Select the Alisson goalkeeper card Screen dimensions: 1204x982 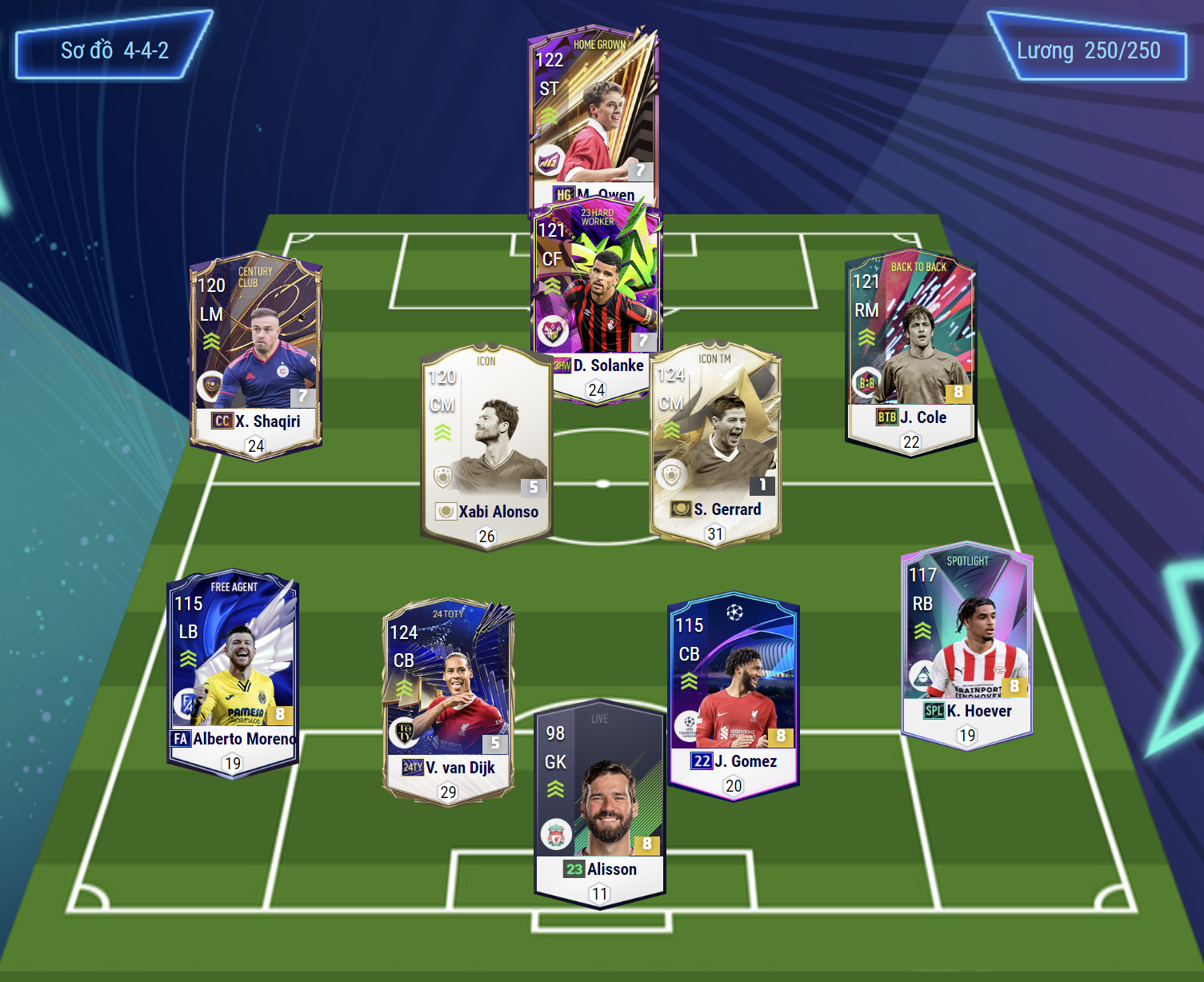pos(600,800)
